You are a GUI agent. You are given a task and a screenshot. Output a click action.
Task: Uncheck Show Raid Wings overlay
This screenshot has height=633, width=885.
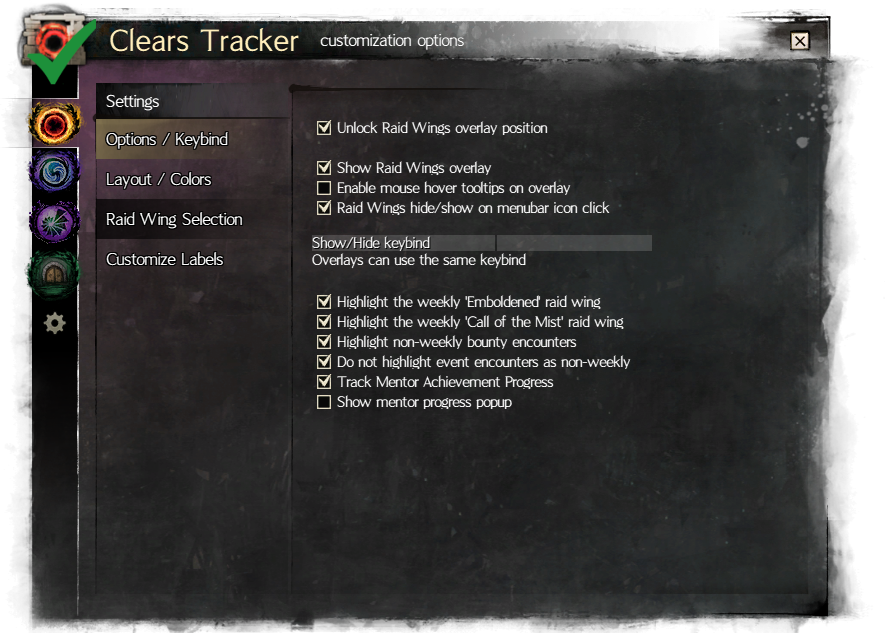tap(324, 168)
